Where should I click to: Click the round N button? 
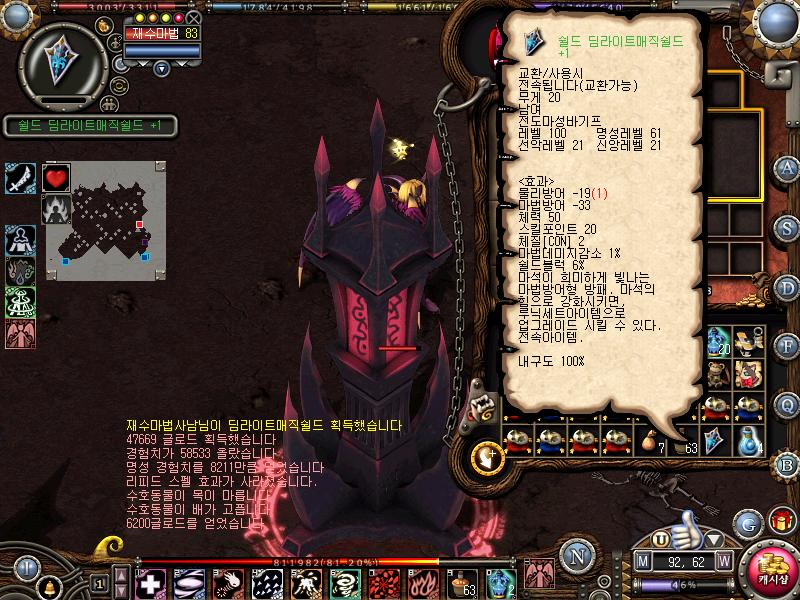[x=574, y=554]
